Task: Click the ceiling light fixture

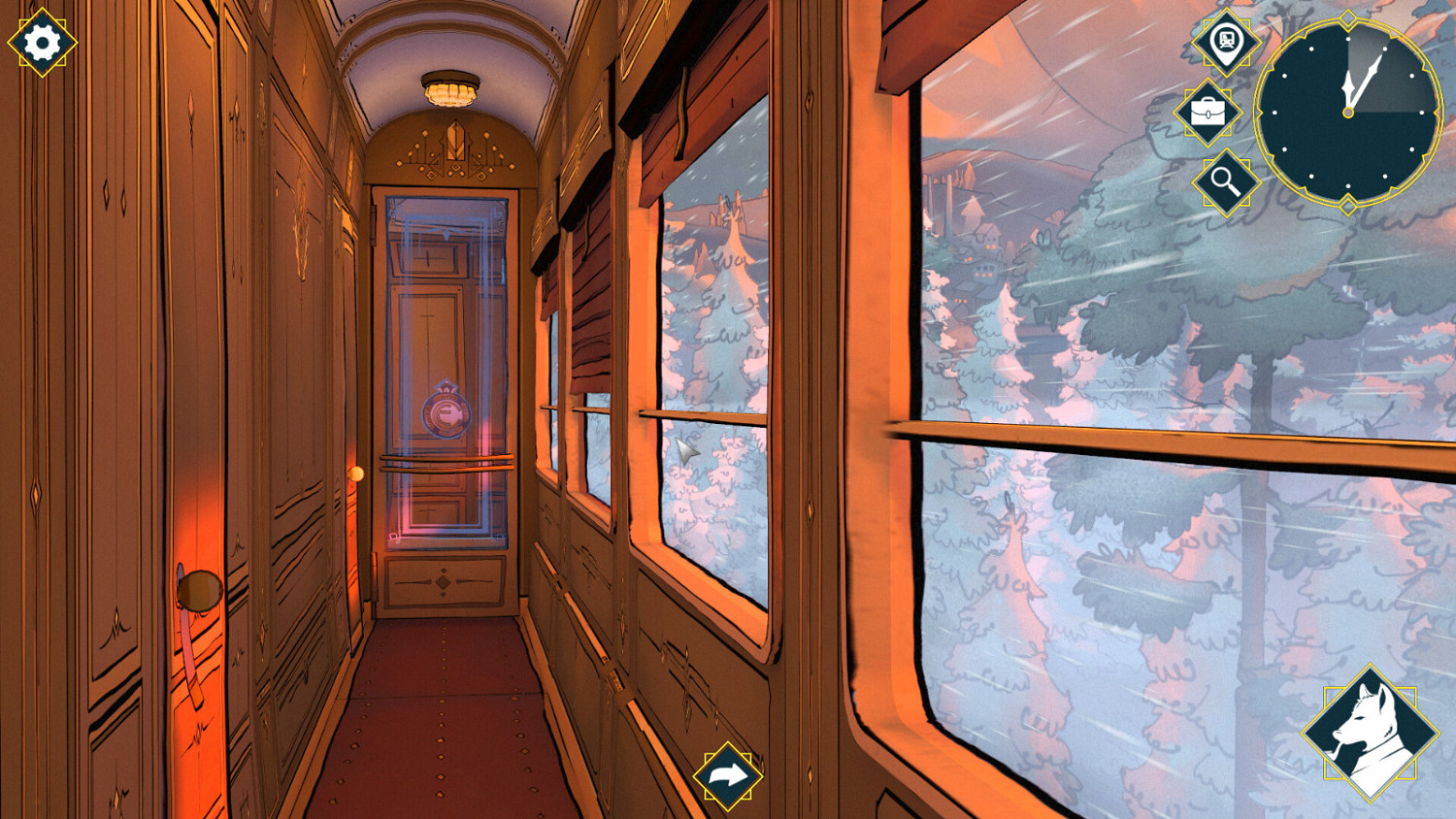Action: (x=451, y=88)
